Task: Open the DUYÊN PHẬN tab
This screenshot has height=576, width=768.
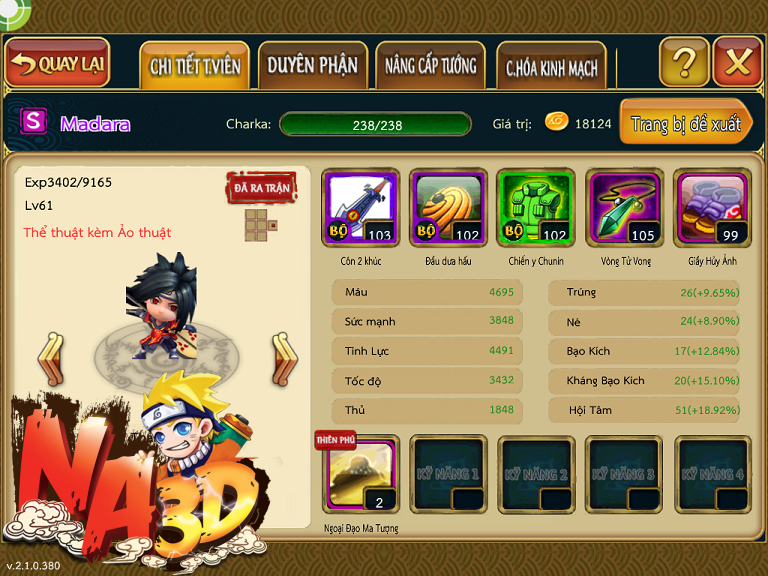Action: pyautogui.click(x=312, y=66)
